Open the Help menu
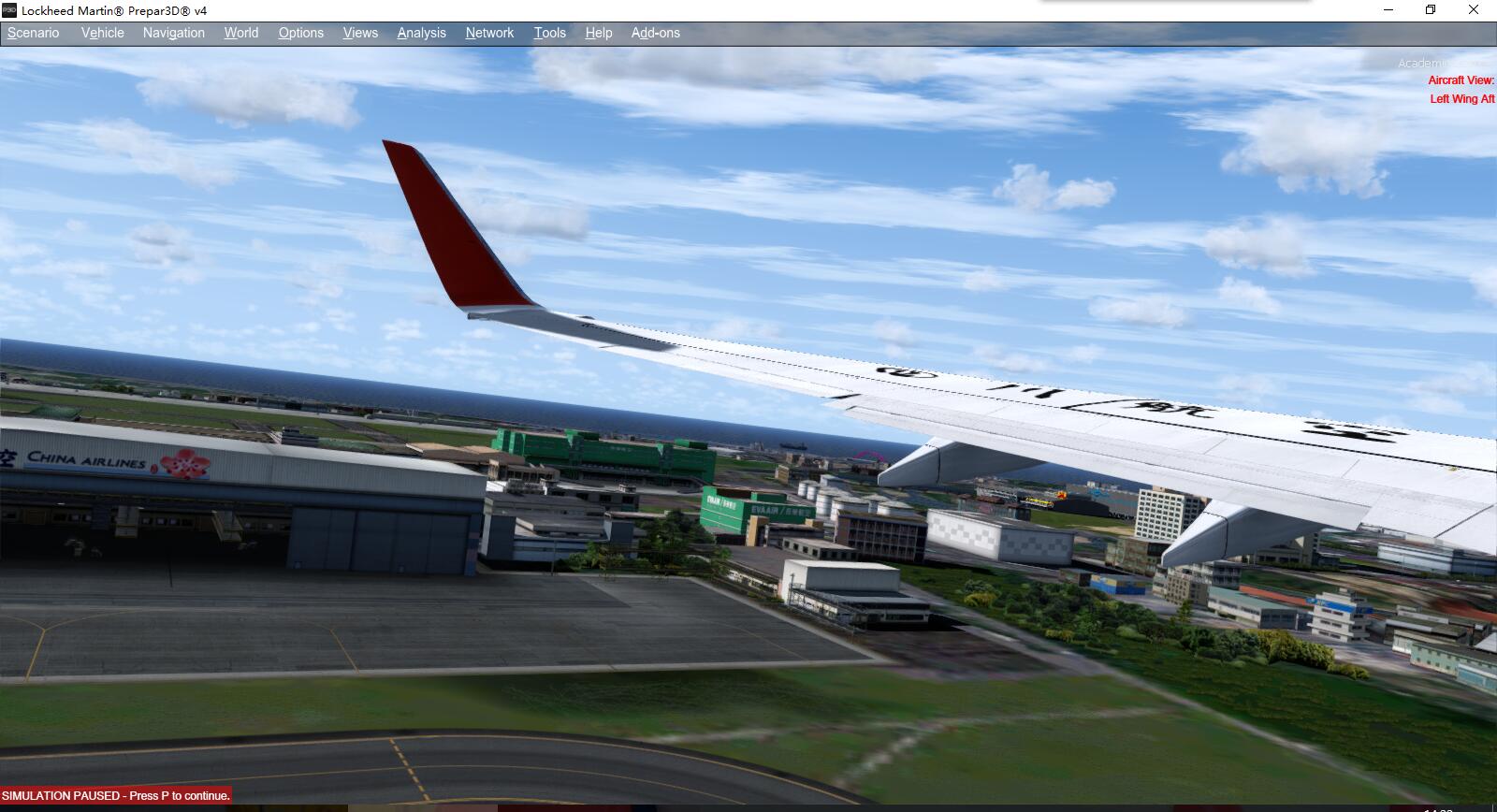This screenshot has width=1497, height=812. coord(598,33)
